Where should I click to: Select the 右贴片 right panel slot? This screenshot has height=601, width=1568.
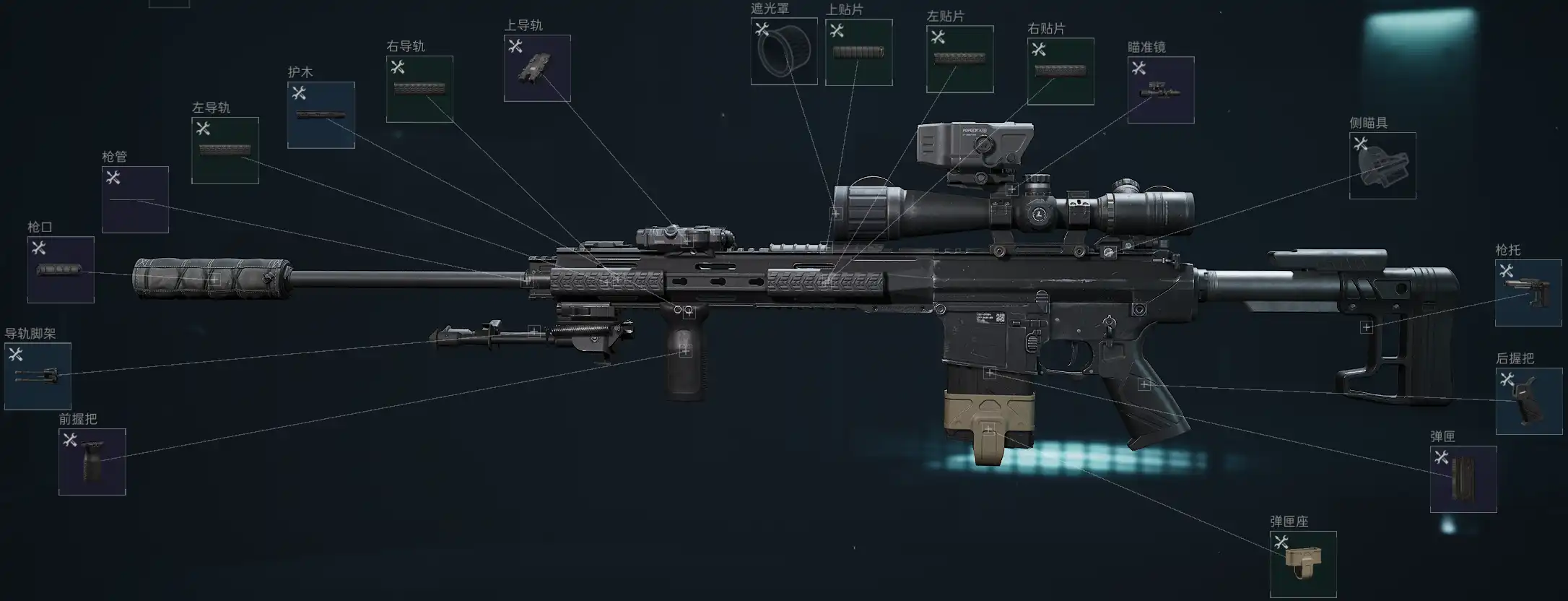pyautogui.click(x=1060, y=72)
